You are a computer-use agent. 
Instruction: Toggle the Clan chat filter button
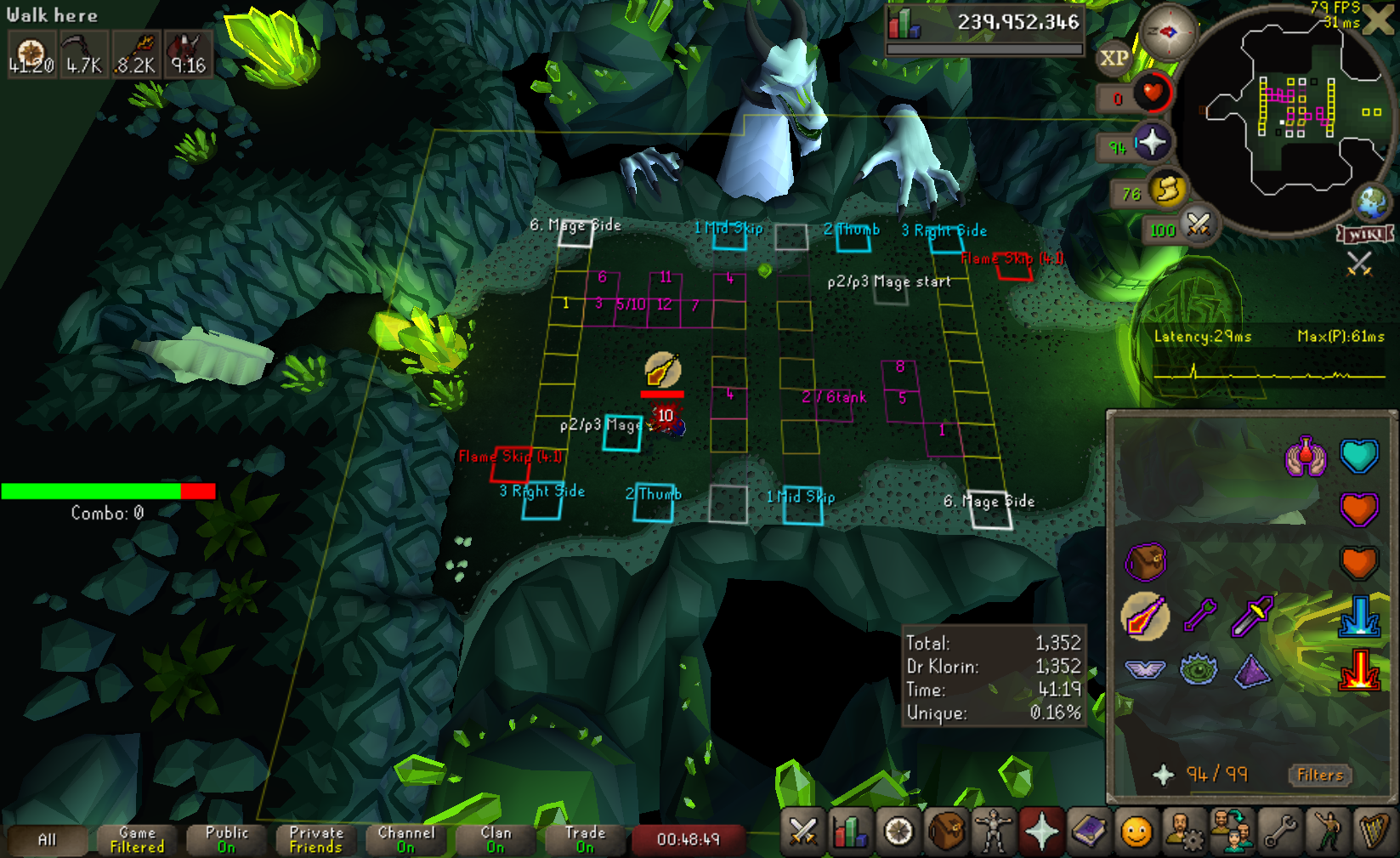[496, 840]
